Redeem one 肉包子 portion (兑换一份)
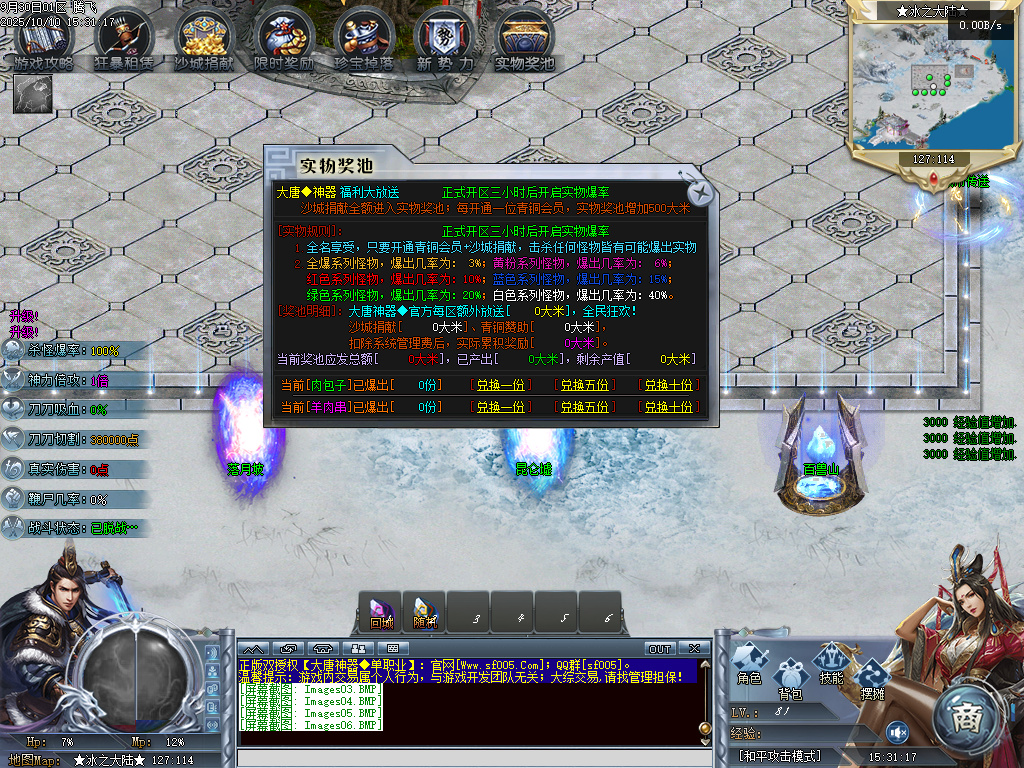This screenshot has height=768, width=1024. pos(498,385)
